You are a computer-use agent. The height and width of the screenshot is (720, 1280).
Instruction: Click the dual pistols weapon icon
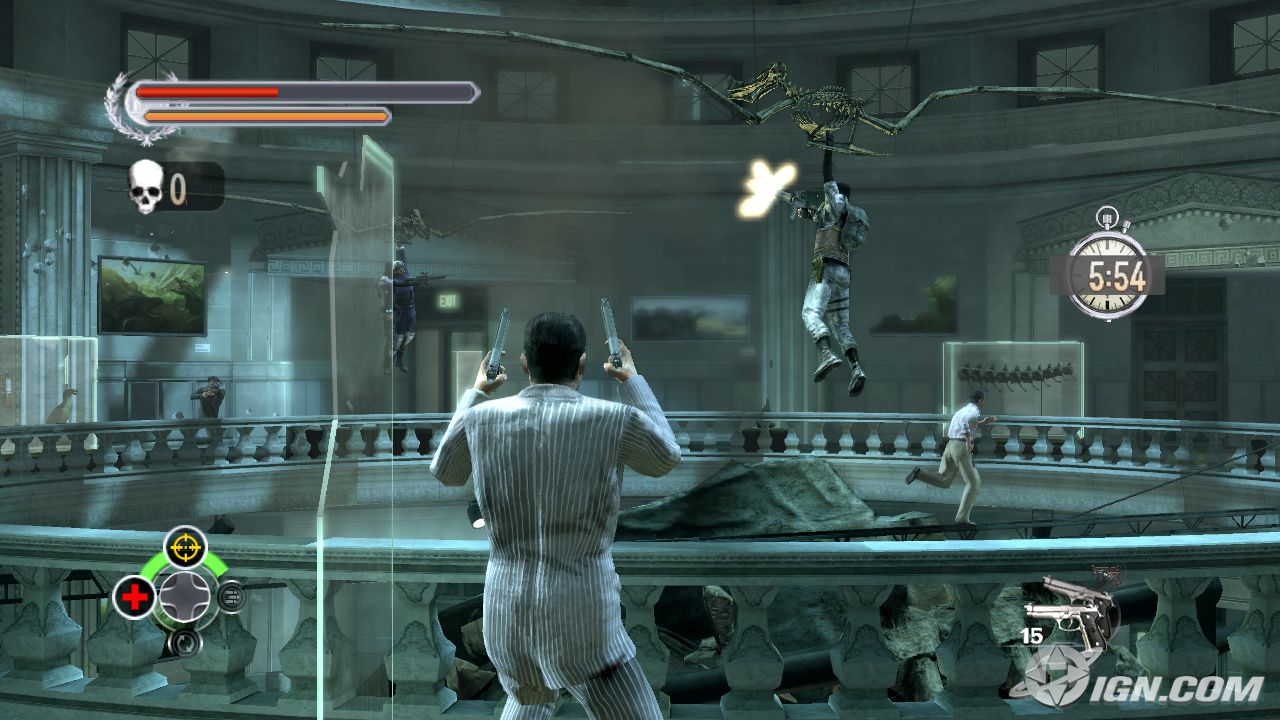click(1071, 612)
